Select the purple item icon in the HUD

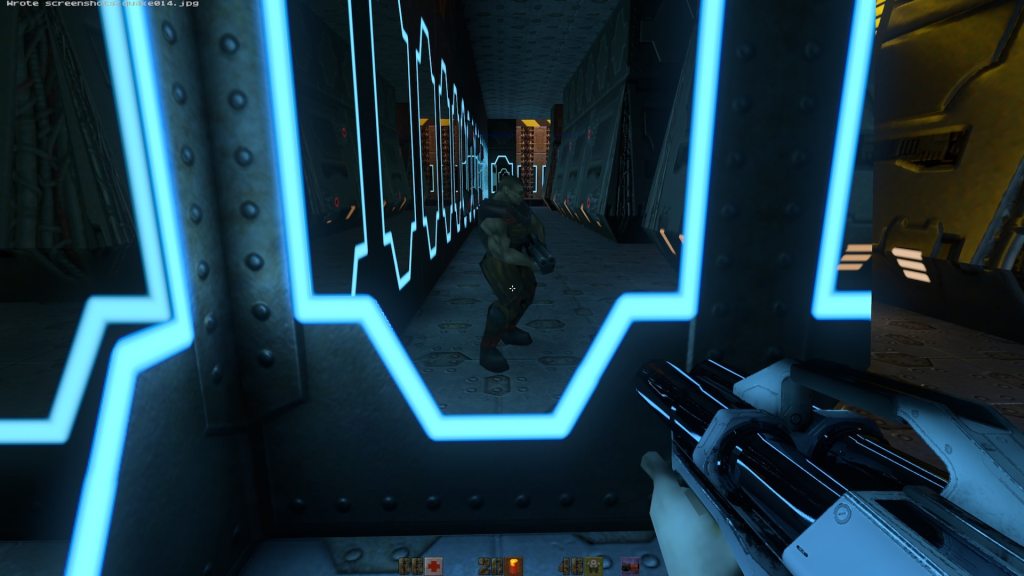pyautogui.click(x=630, y=567)
